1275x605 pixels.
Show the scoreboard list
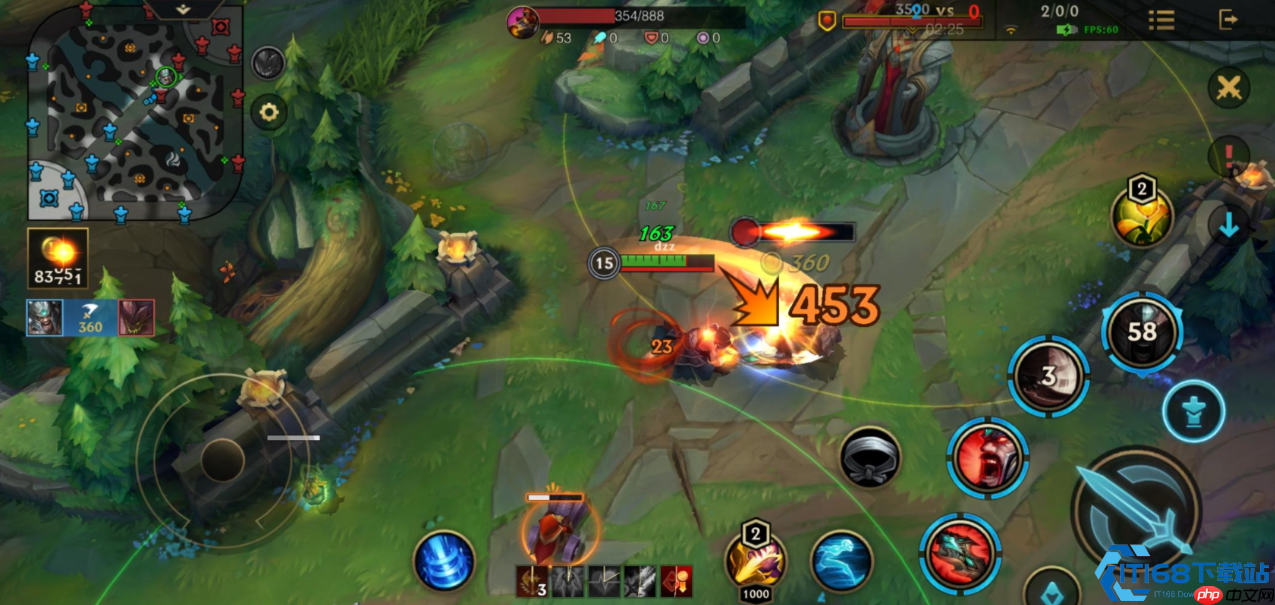pos(1161,19)
